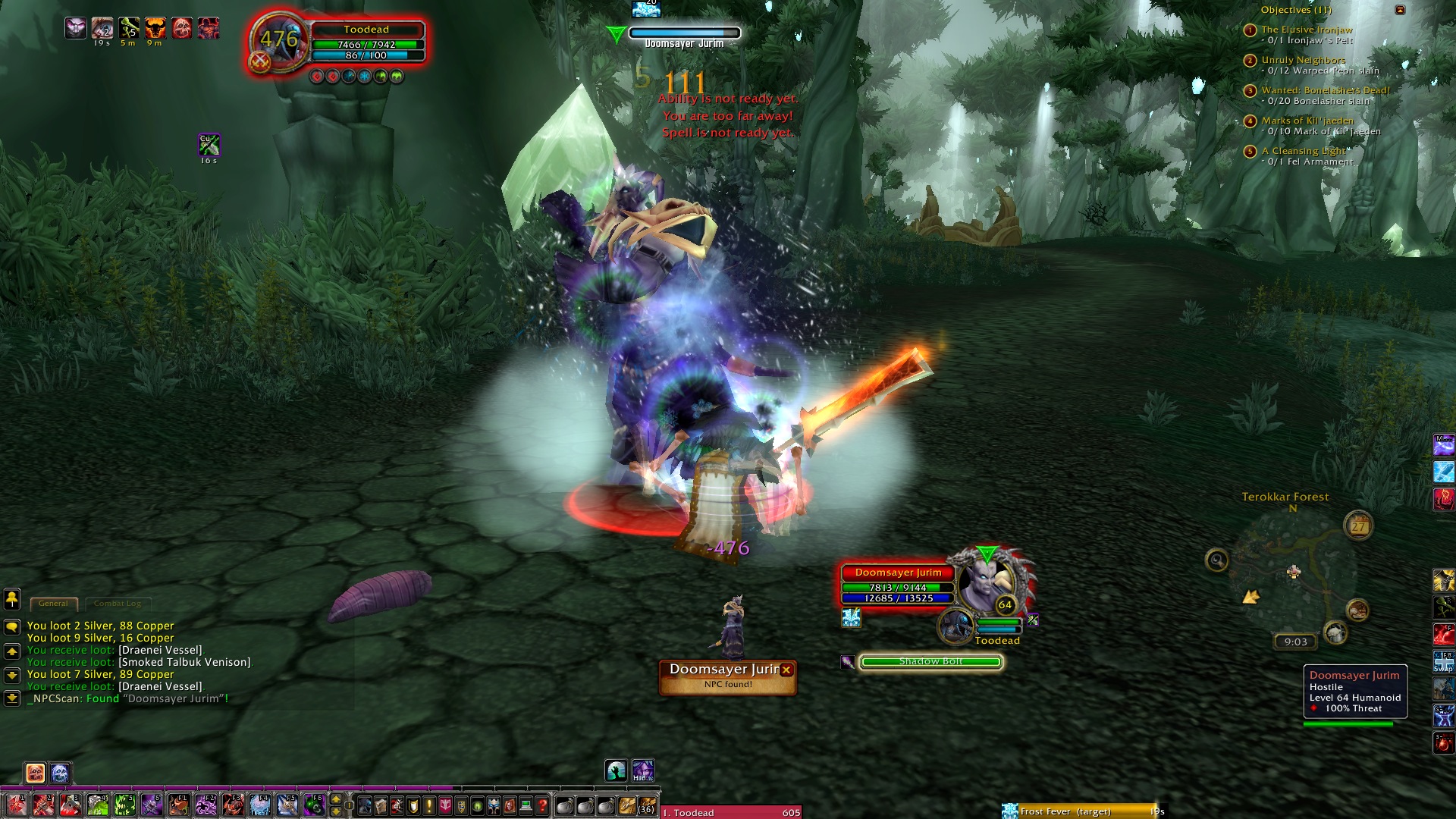Close the Doomsayer Jurim NPC found alert

point(786,670)
